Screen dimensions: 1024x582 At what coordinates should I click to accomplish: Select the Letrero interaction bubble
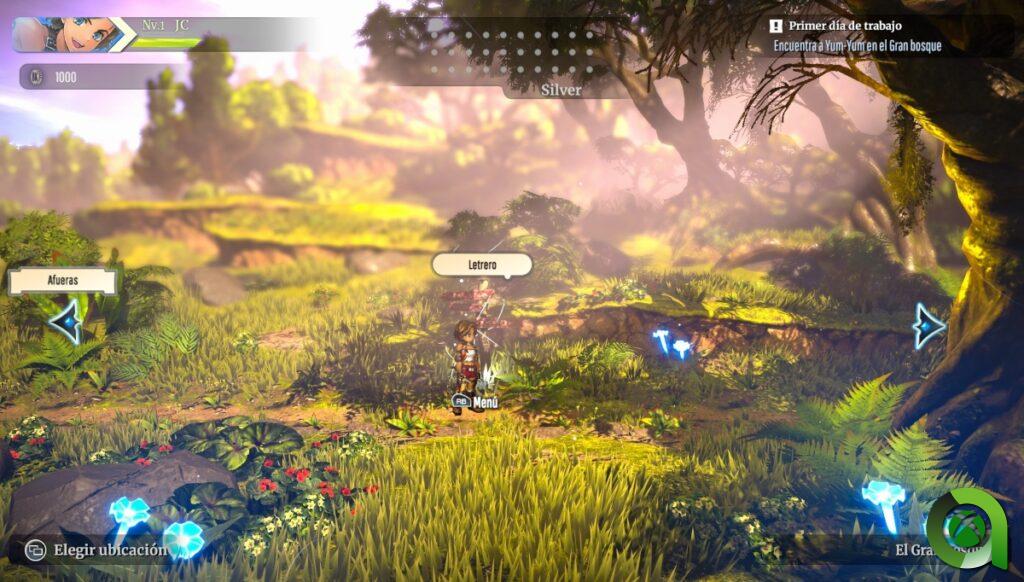click(x=481, y=265)
